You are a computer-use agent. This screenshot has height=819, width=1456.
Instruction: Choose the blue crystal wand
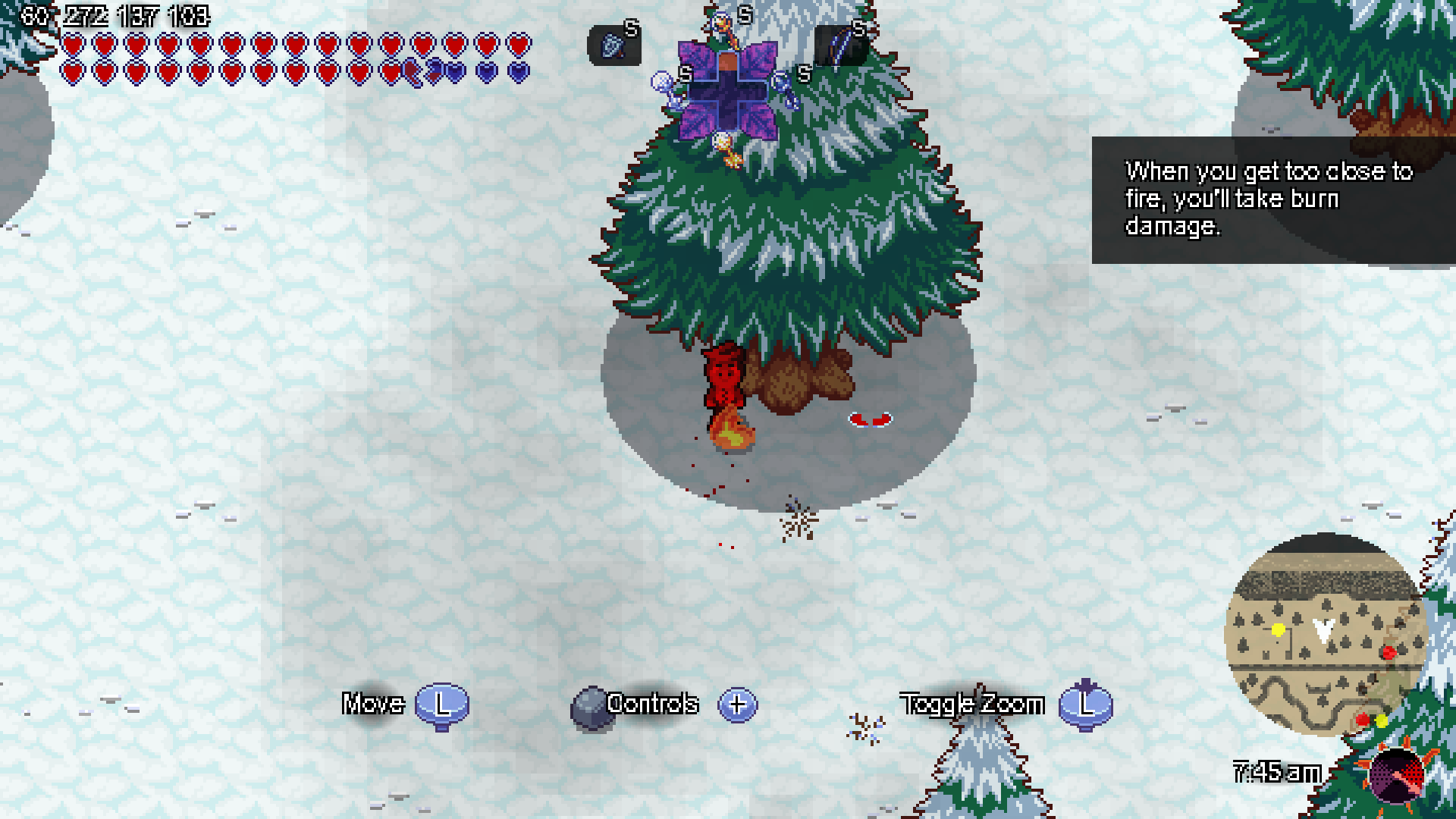pyautogui.click(x=783, y=87)
